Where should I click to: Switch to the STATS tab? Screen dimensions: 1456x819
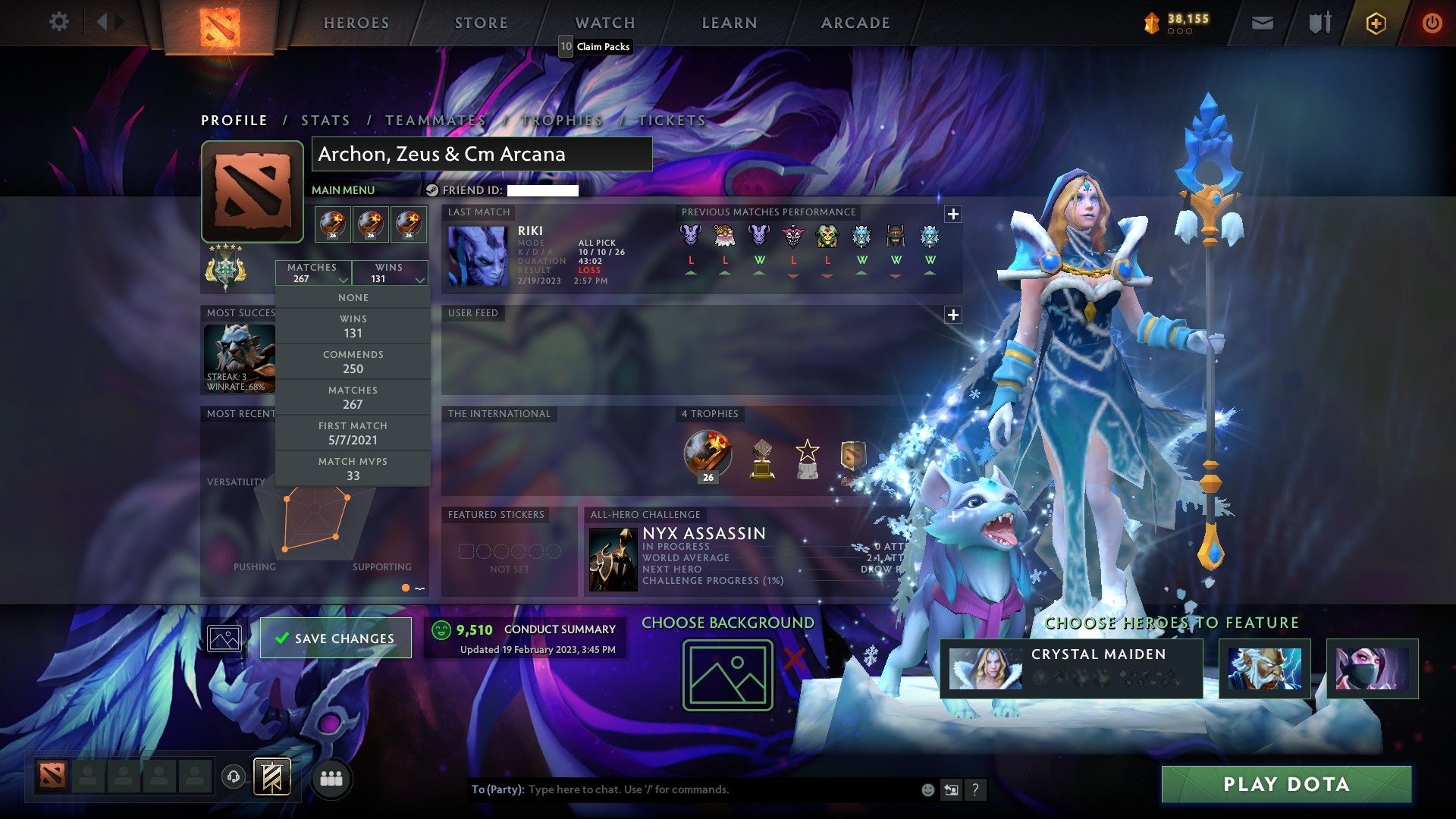pos(324,120)
